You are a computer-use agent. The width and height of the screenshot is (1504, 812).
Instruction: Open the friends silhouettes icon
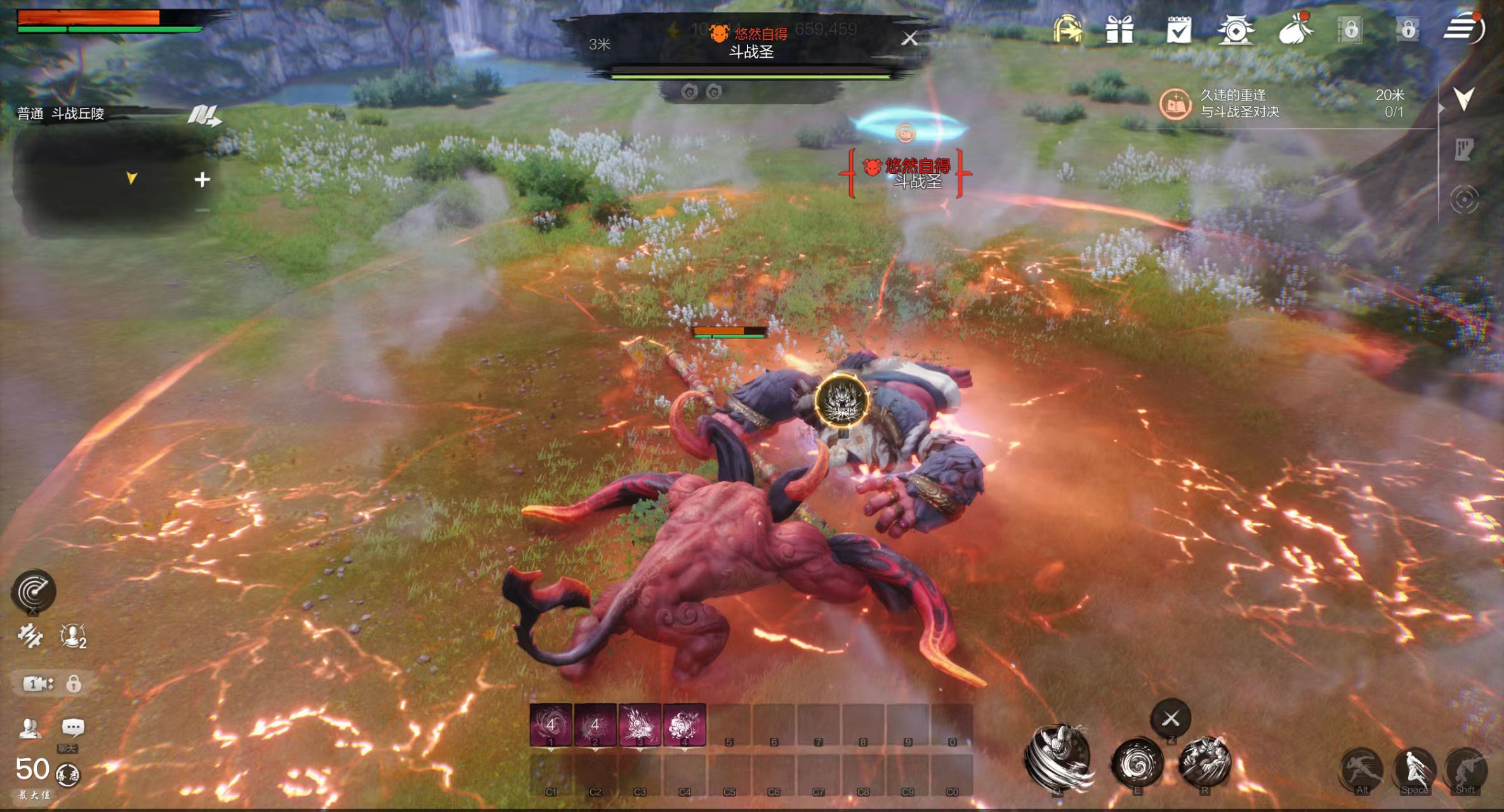click(x=29, y=728)
